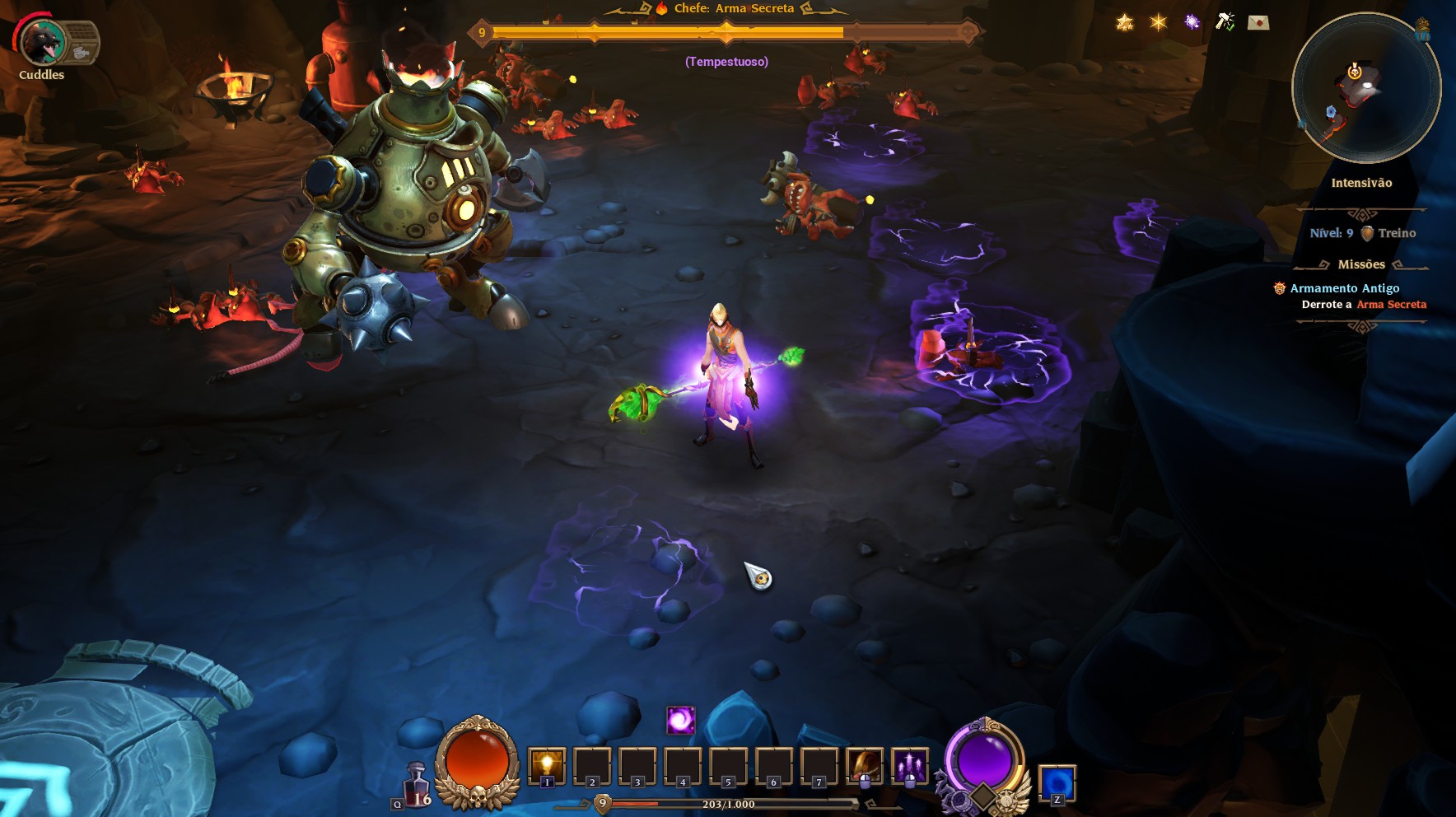Click the glowing golden star icon
The width and height of the screenshot is (1456, 817).
click(x=1156, y=22)
